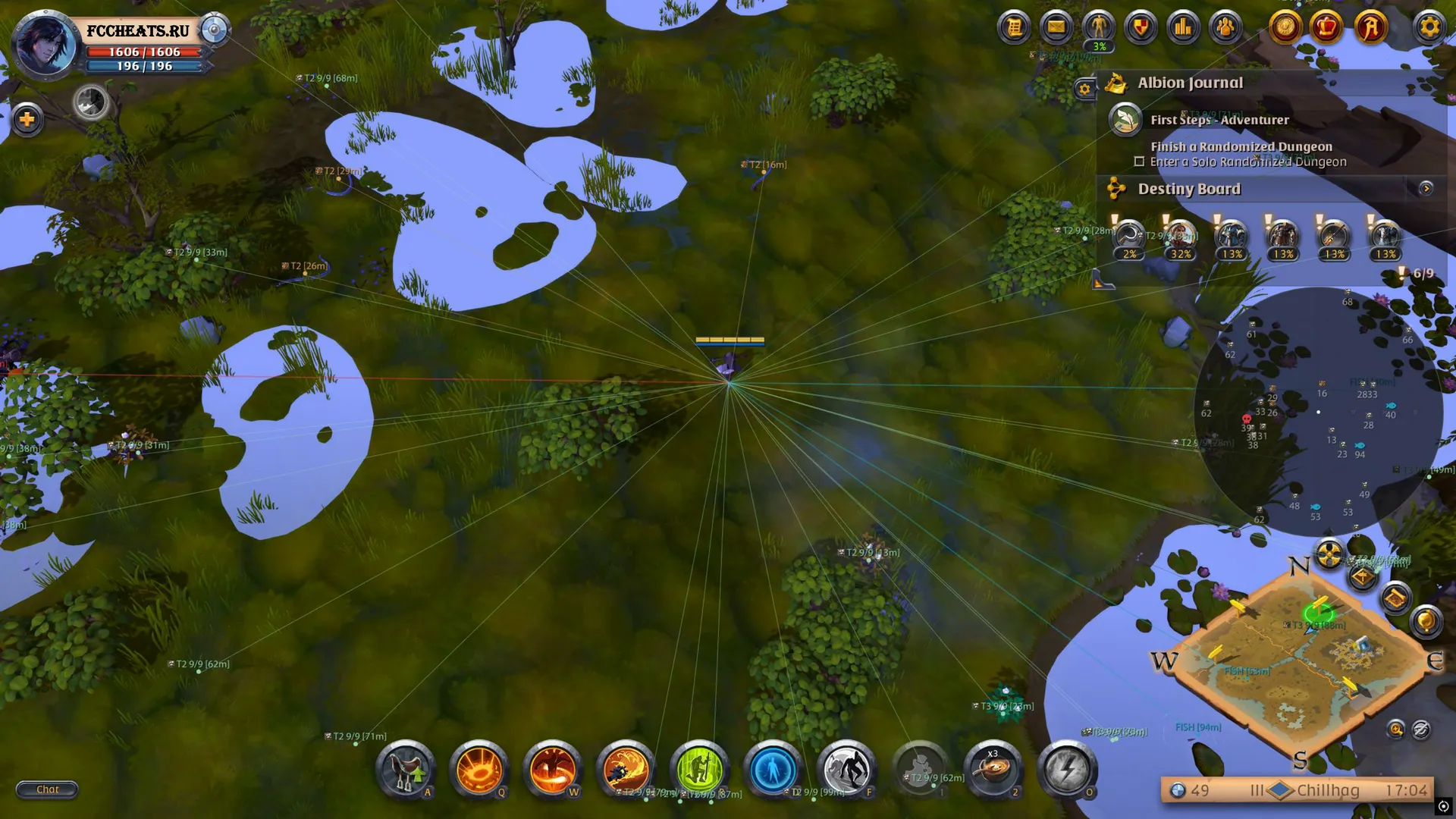Open the gold coin store icon
The image size is (1456, 819).
(1285, 28)
